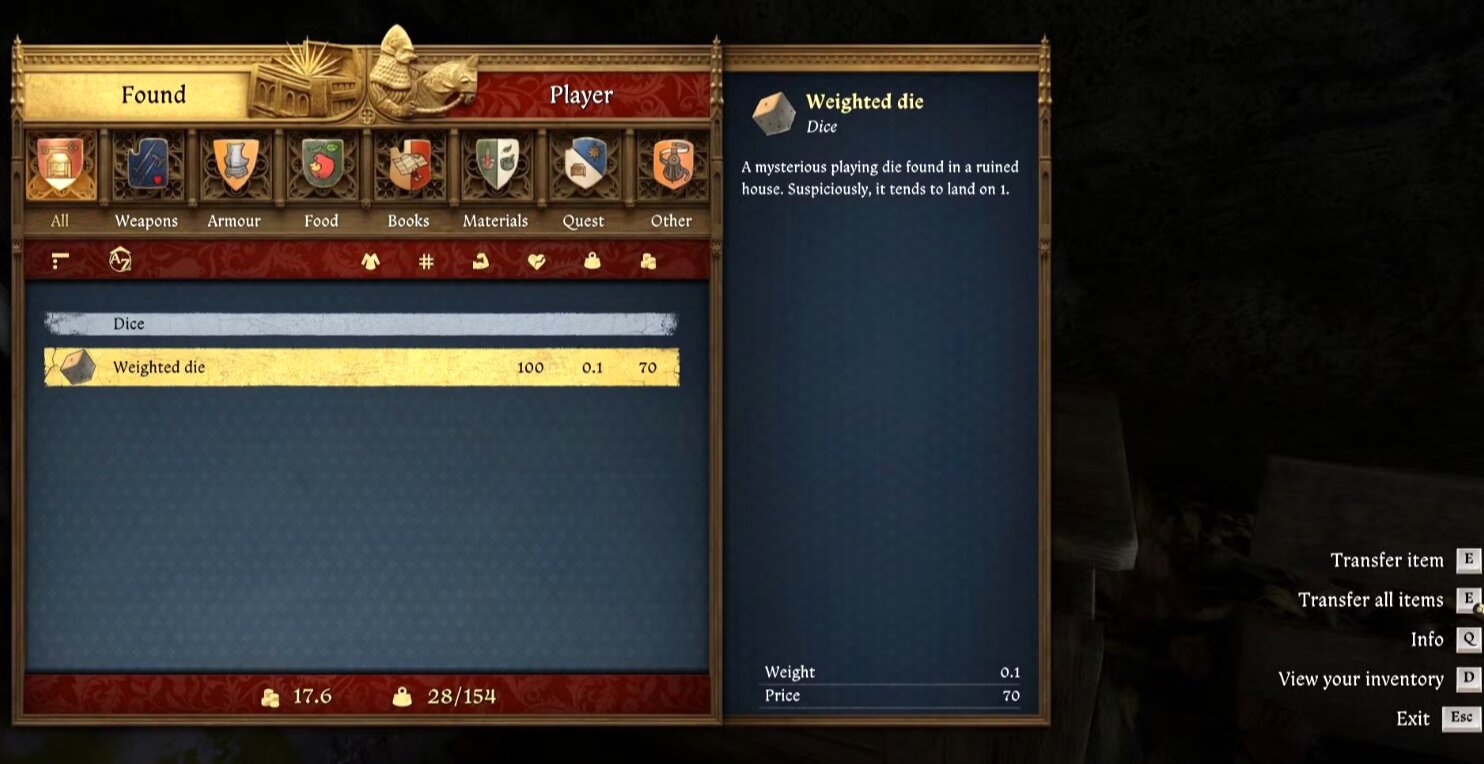Exit the loot window

(1413, 718)
